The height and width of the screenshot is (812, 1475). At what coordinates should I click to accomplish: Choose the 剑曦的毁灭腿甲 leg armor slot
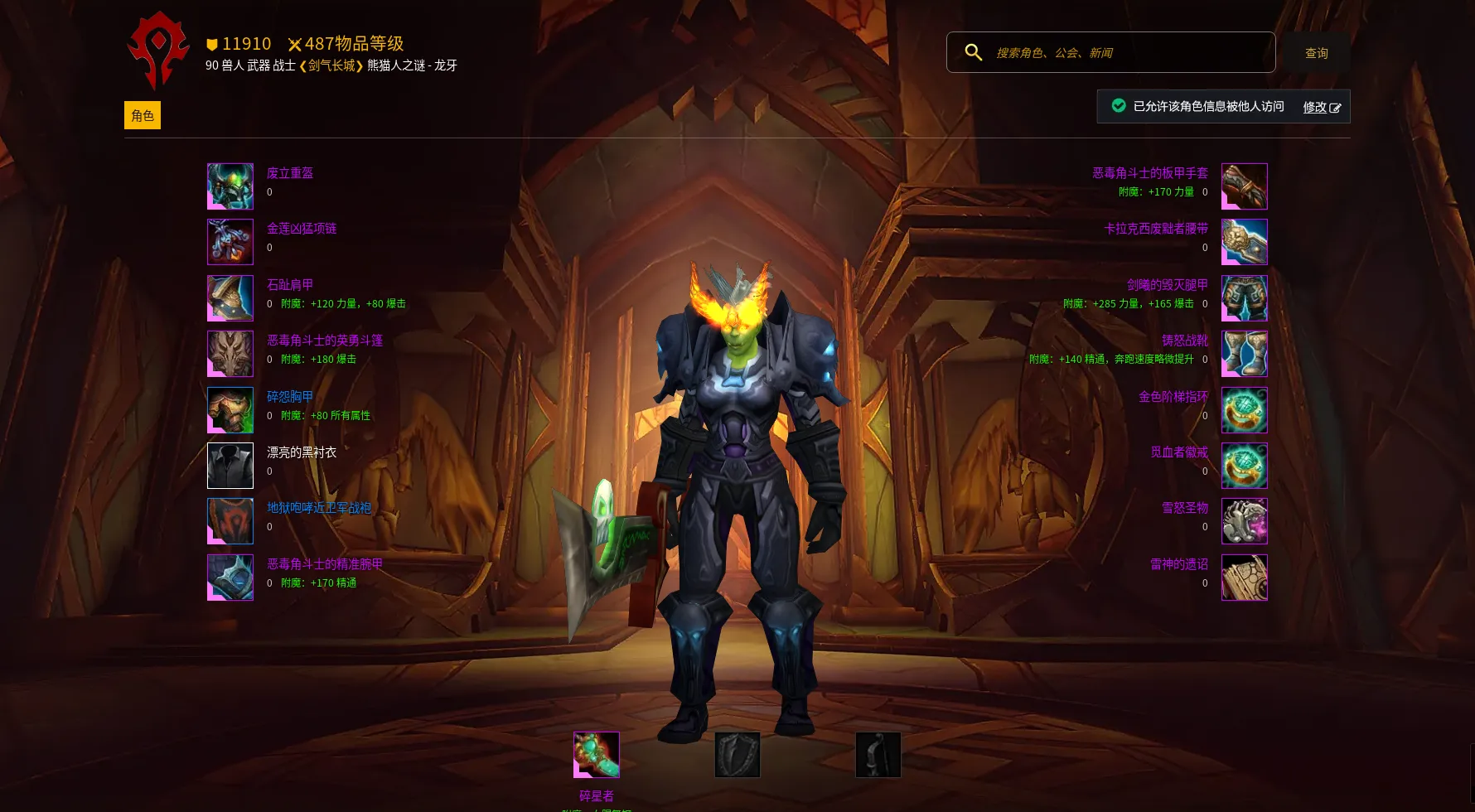coord(1244,298)
